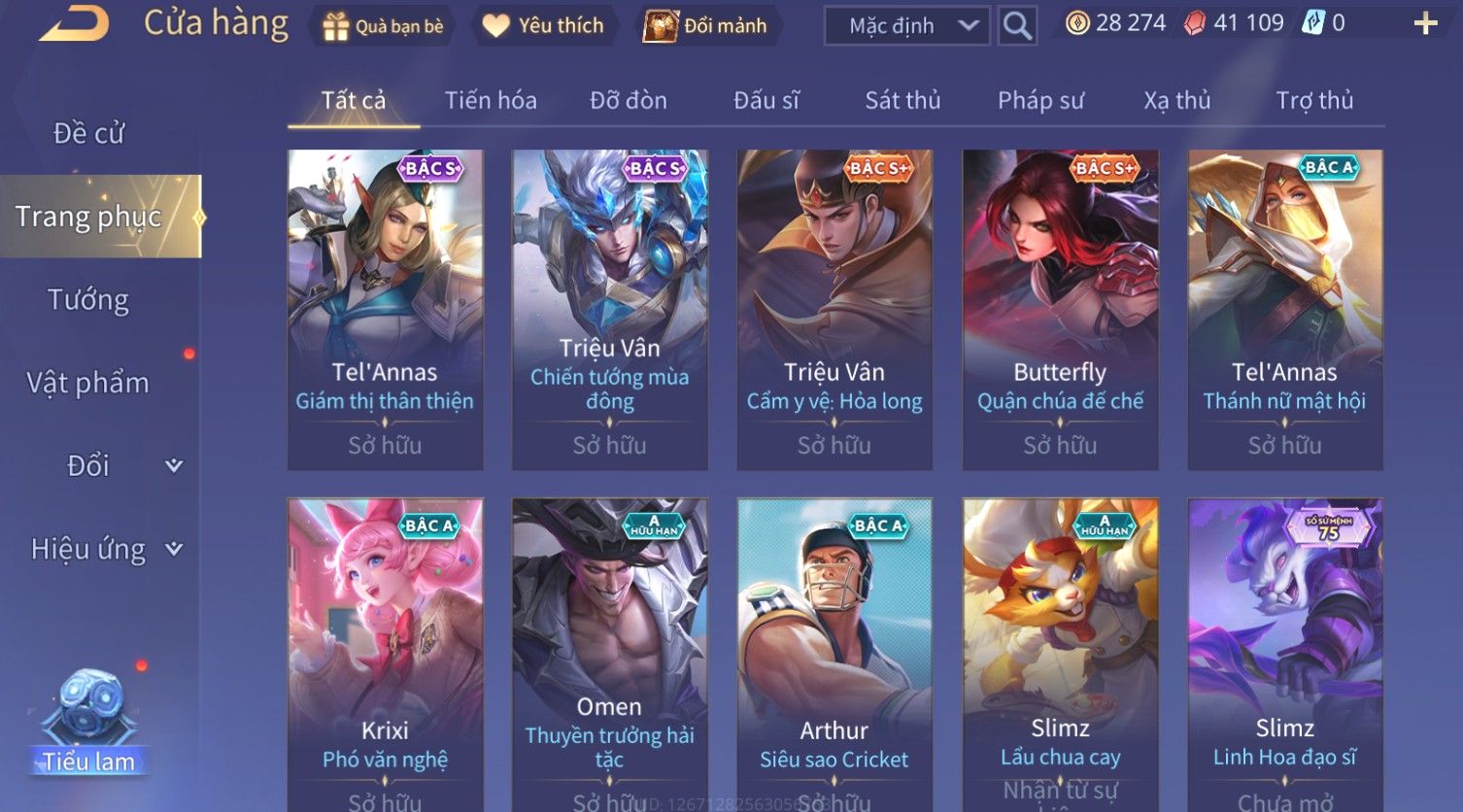Show the Pháp sư skins tab
This screenshot has width=1463, height=812.
tap(1040, 100)
